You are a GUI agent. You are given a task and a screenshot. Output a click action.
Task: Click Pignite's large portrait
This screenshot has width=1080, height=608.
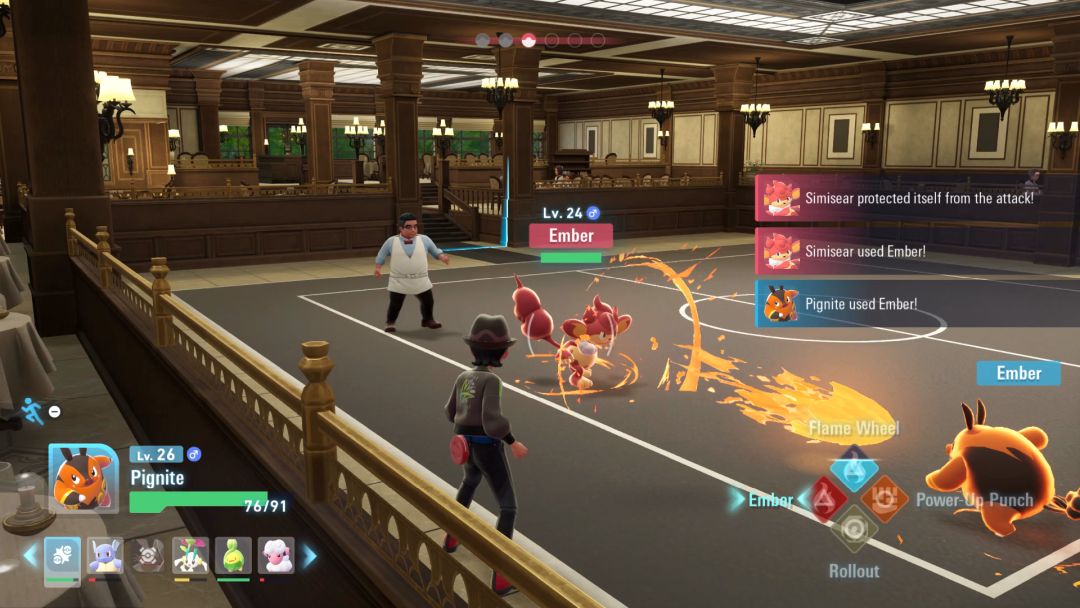(x=83, y=478)
